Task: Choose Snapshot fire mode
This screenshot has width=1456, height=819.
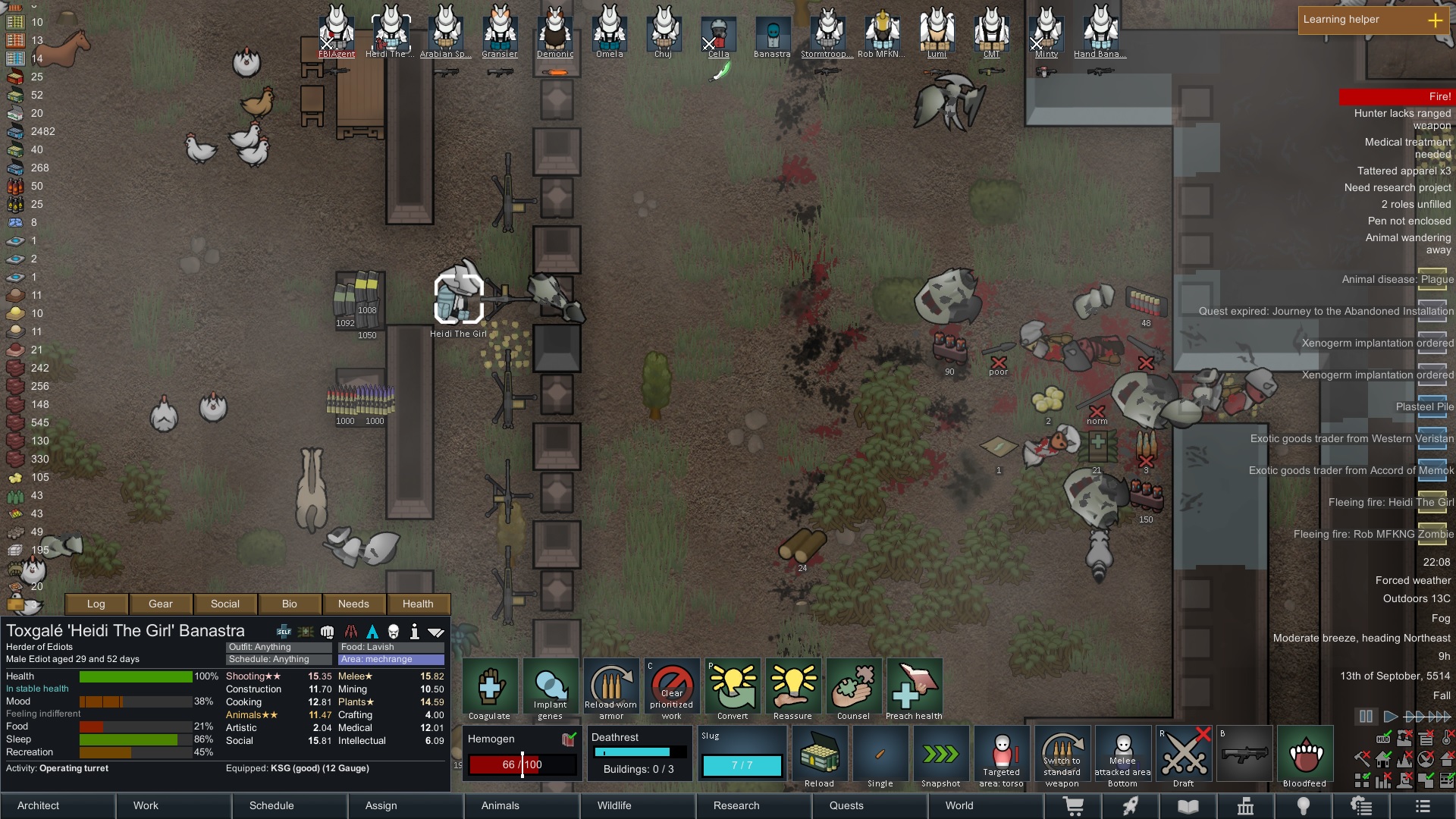Action: pos(941,756)
